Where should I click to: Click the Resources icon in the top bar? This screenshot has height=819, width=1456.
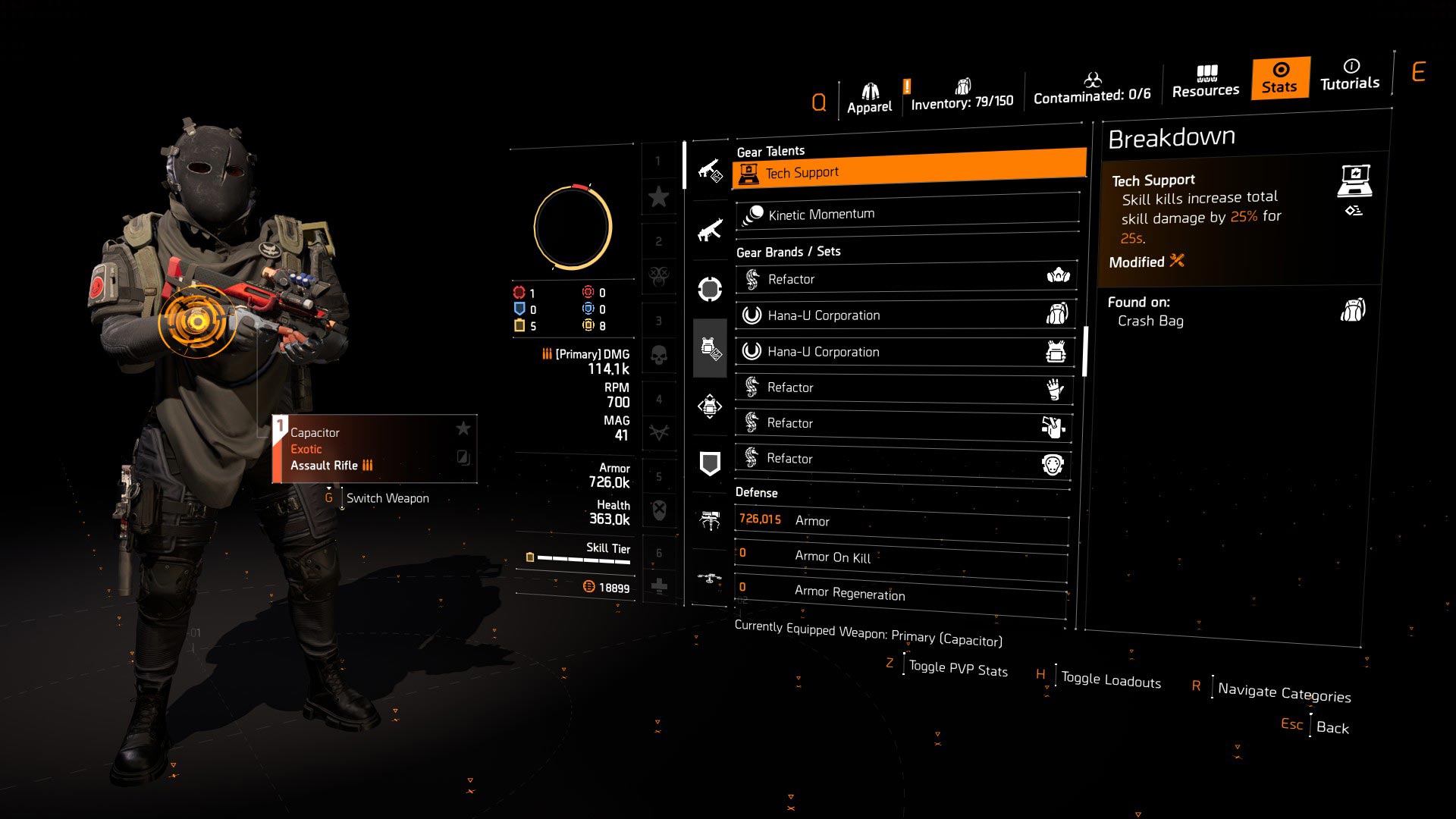(1206, 80)
